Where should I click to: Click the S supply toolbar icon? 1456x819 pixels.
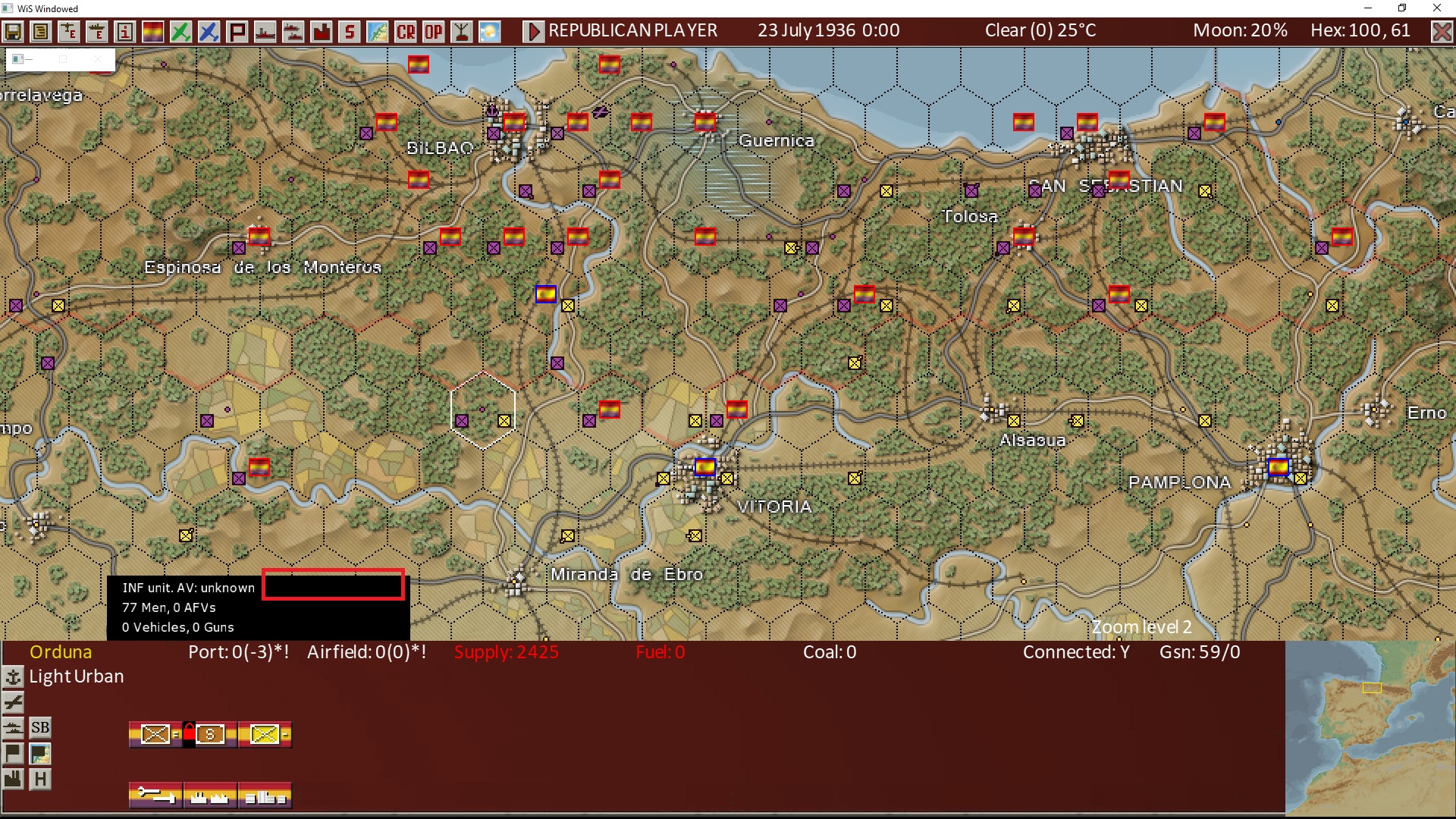click(349, 32)
